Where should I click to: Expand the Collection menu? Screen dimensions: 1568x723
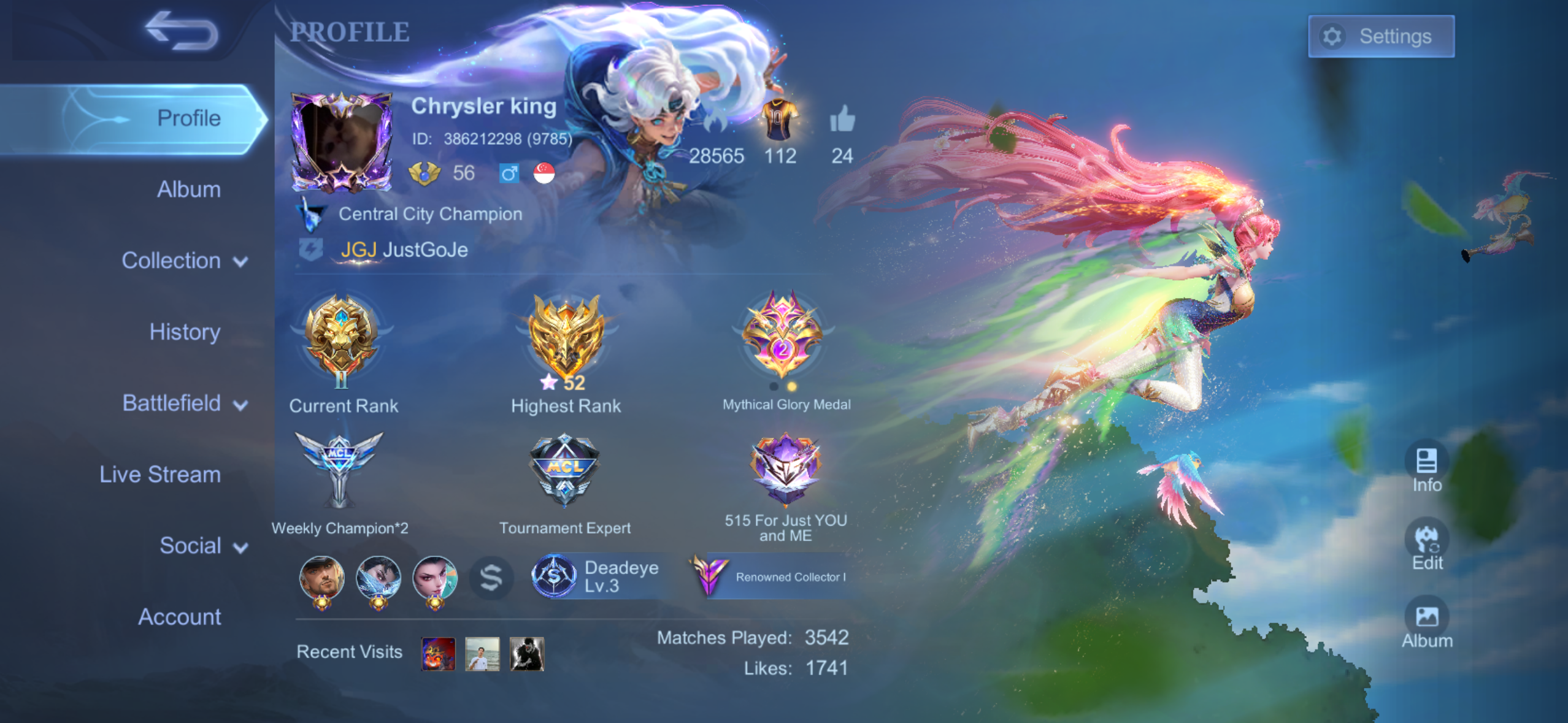point(184,261)
